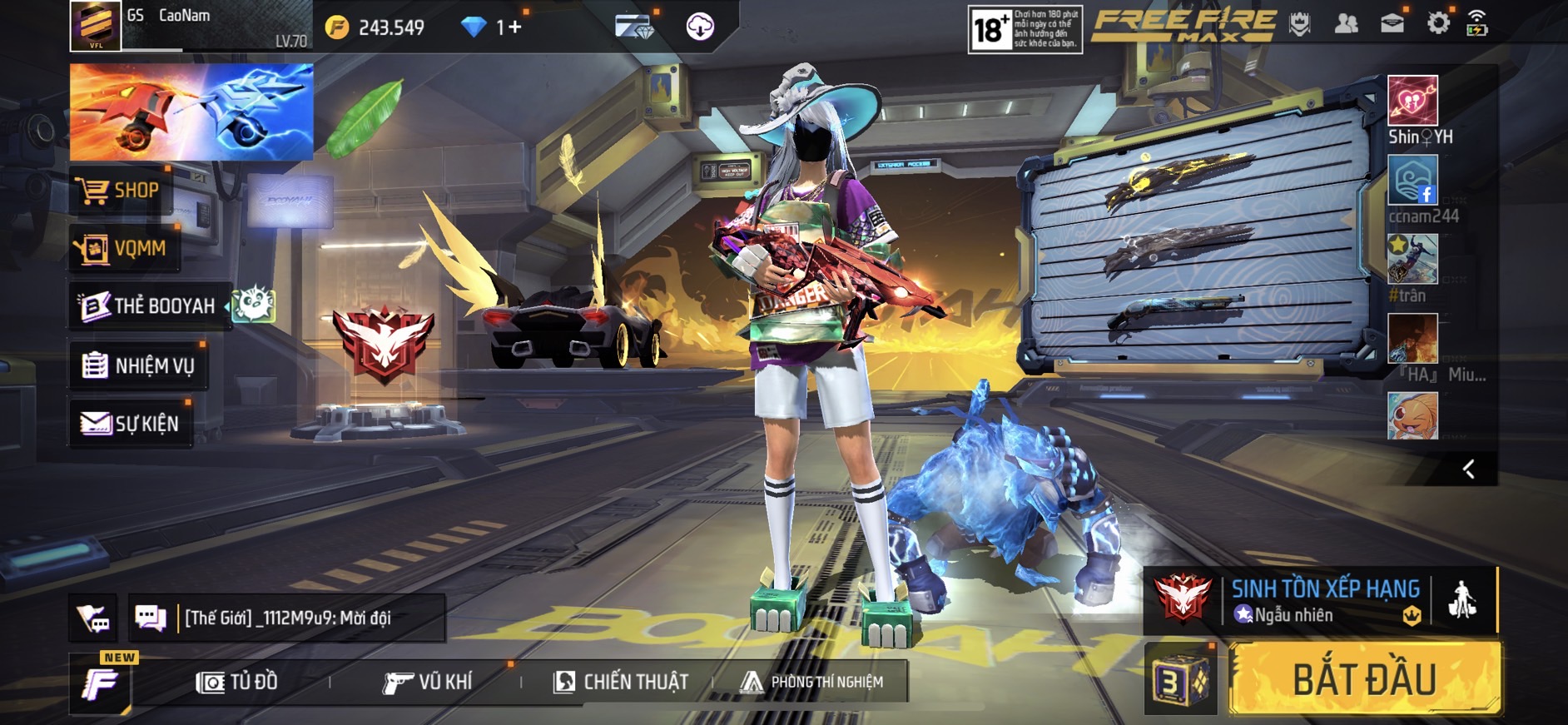Open the CHIẾN THUẬT tactics tab
Viewport: 1568px width, 725px height.
[621, 683]
